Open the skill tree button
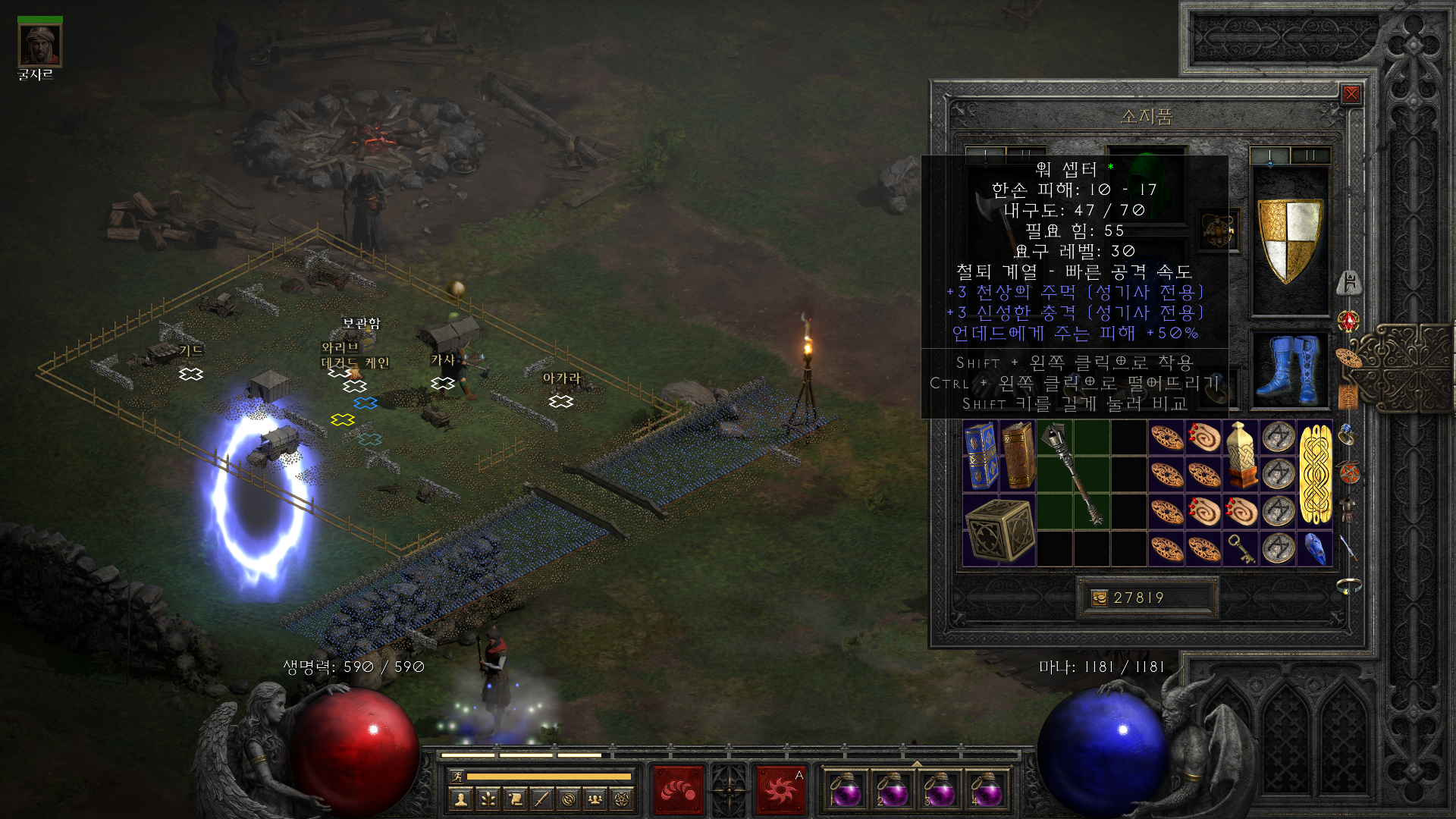1456x819 pixels. coord(488,799)
